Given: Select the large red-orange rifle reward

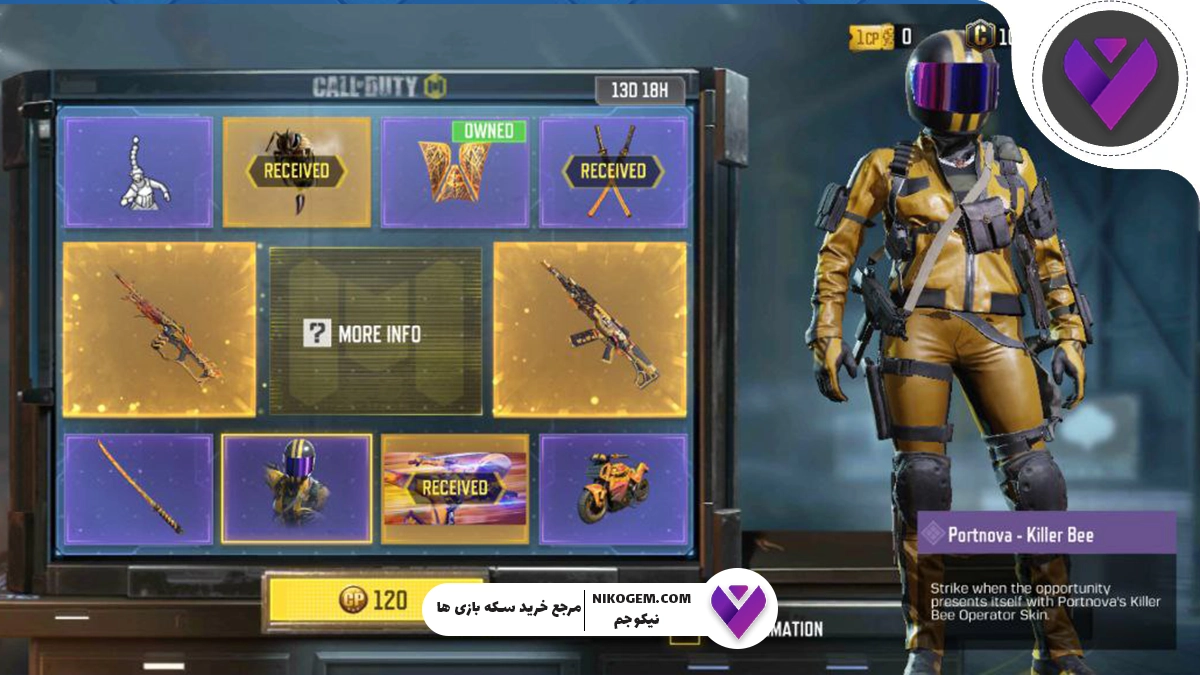Looking at the screenshot, I should 159,329.
